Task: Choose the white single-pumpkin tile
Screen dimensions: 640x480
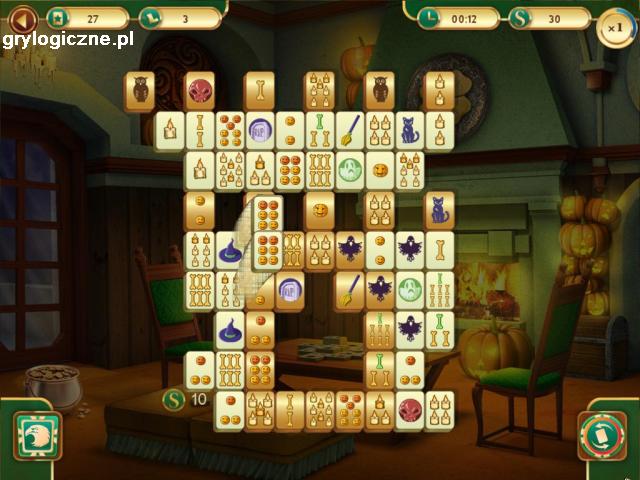Action: coord(379,170)
